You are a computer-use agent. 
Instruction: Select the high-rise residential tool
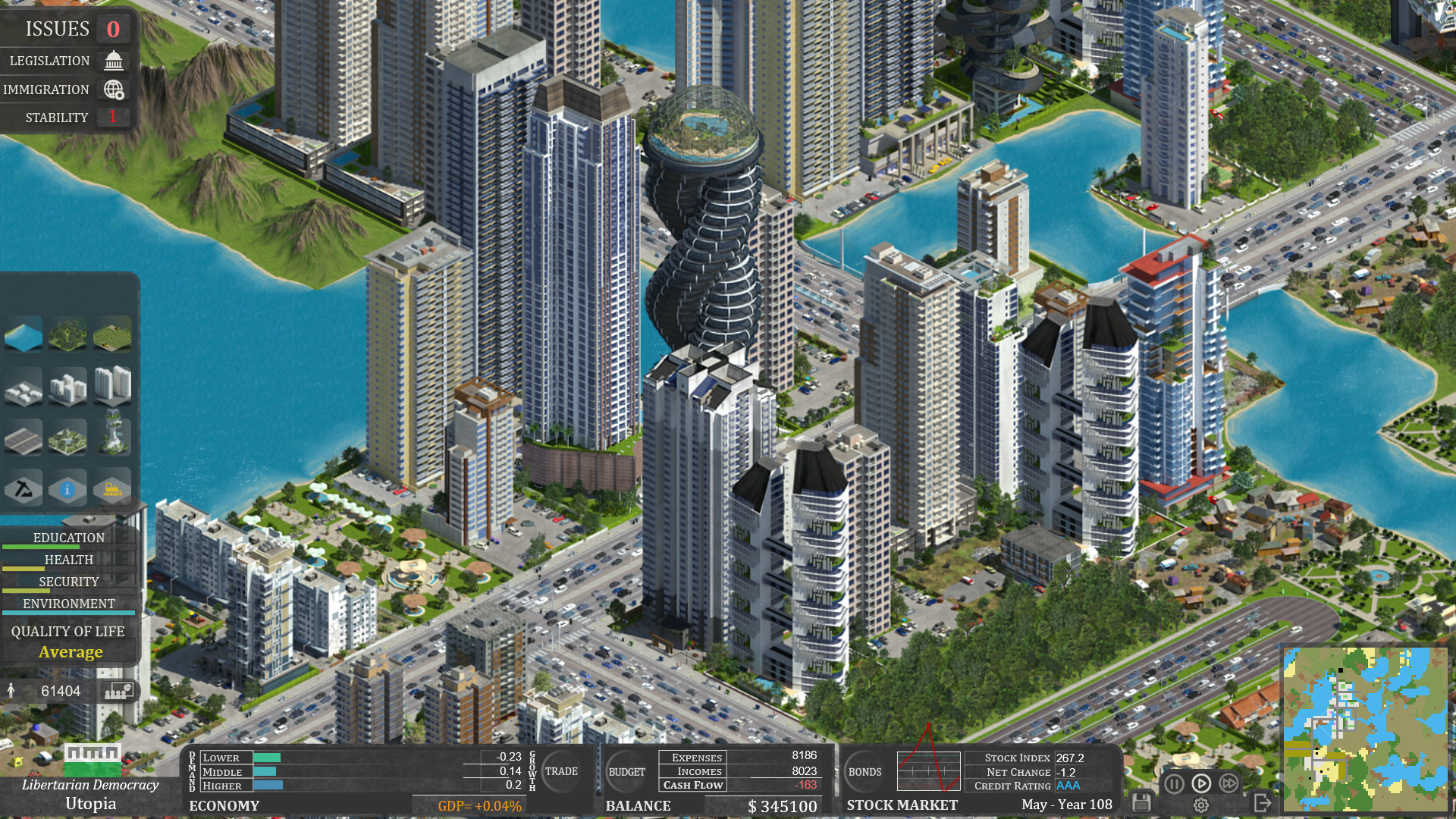tap(112, 385)
